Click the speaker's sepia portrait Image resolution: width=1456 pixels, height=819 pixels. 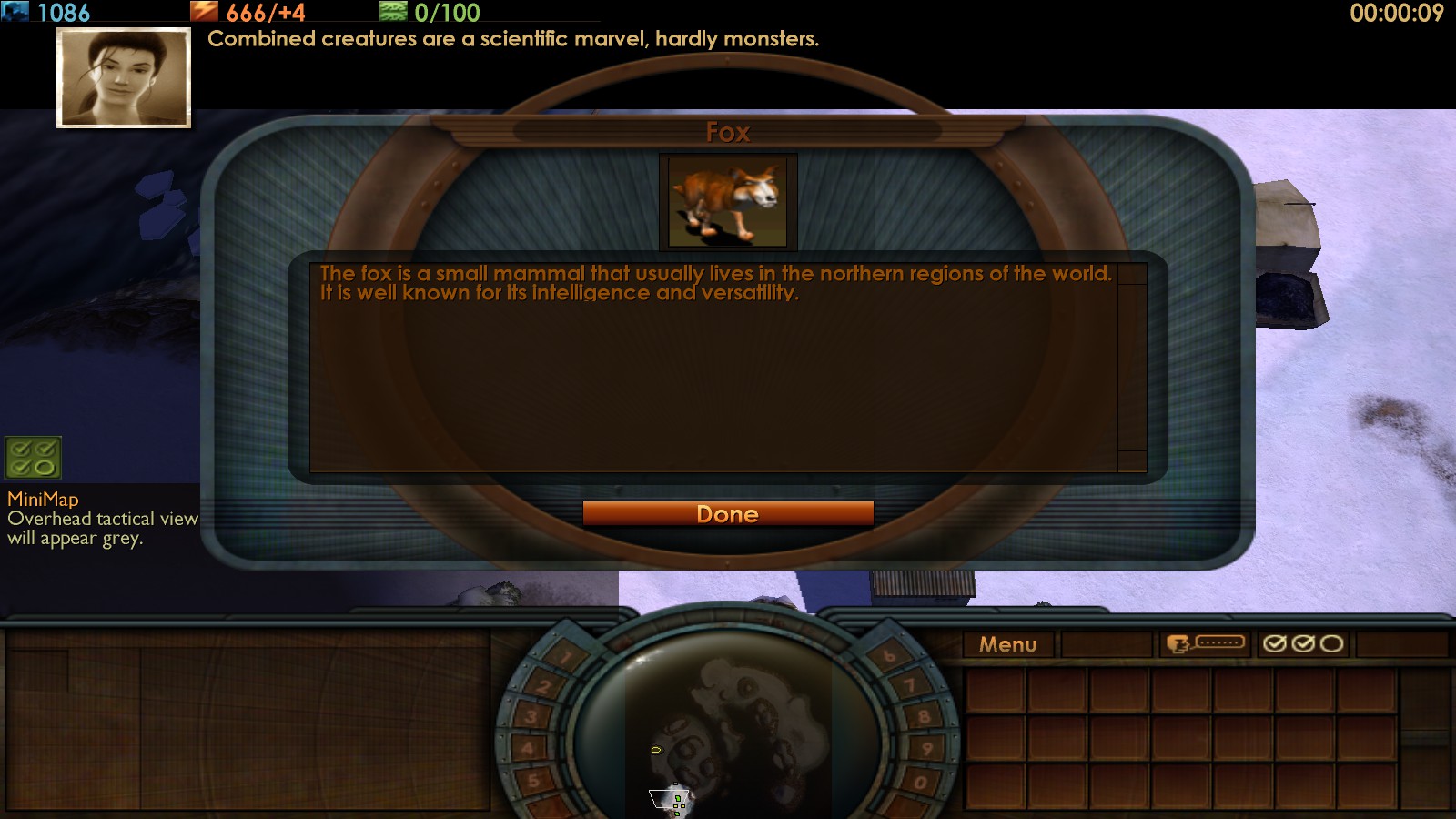[x=124, y=77]
